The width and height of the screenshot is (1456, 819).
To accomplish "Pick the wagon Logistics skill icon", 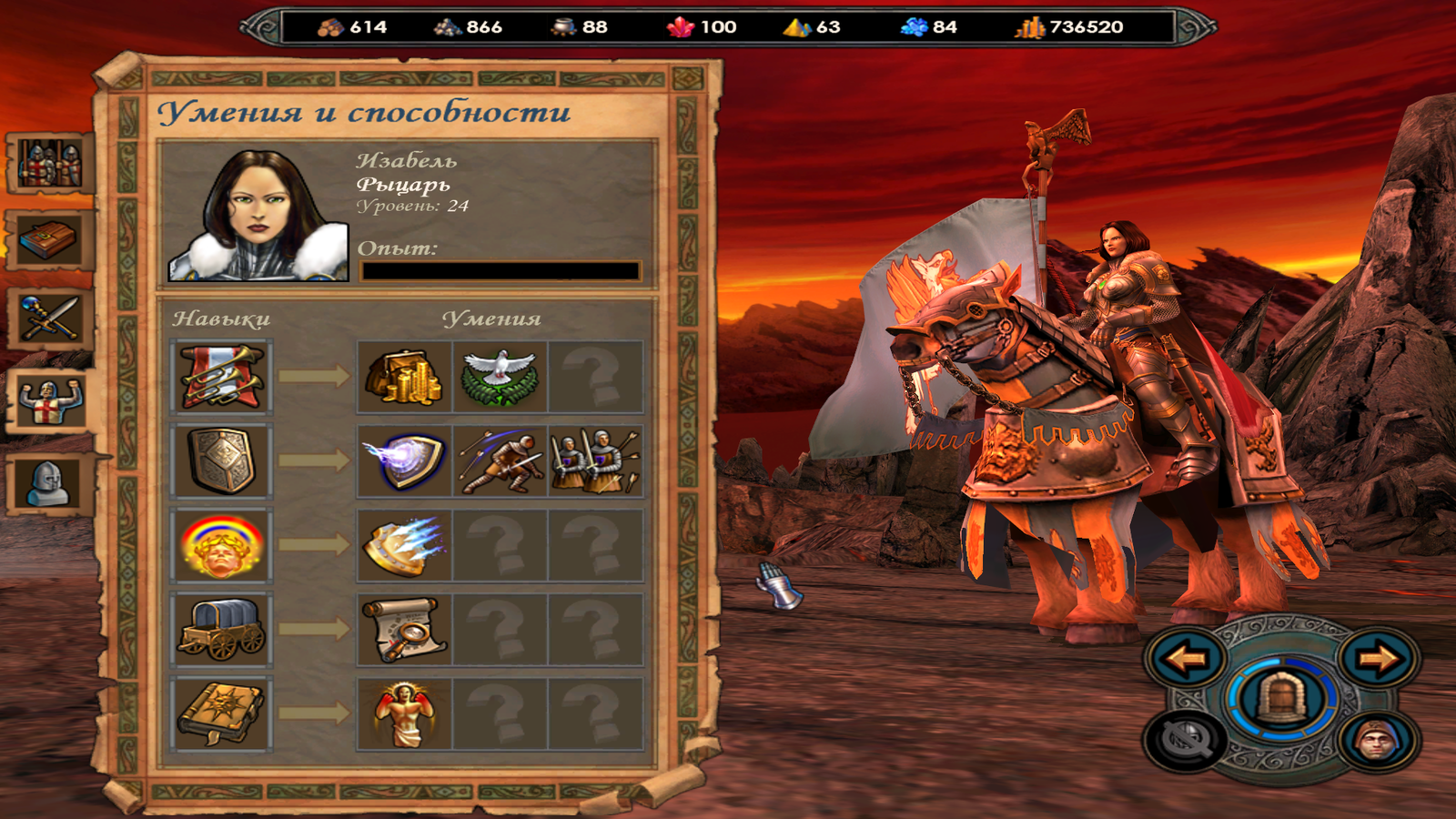I will click(221, 629).
